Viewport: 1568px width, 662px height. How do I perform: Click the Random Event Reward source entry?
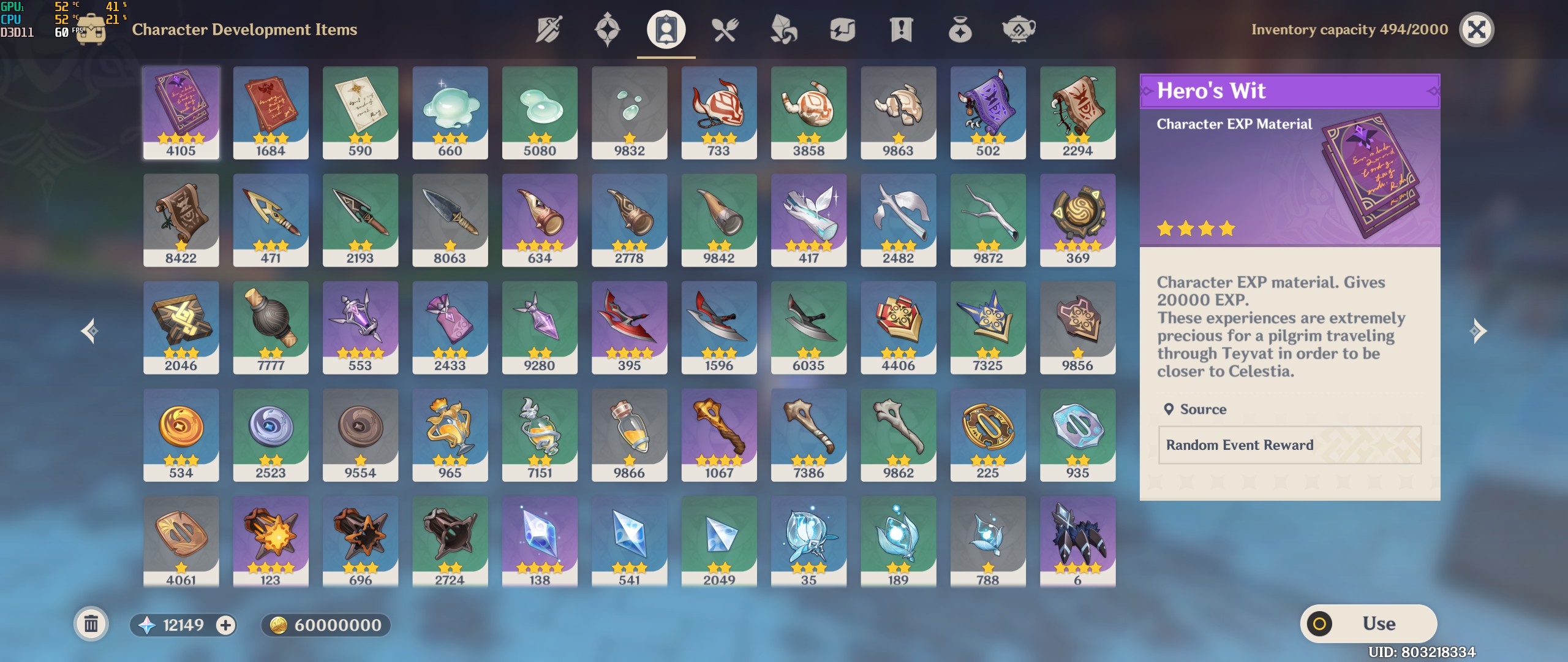point(1289,445)
